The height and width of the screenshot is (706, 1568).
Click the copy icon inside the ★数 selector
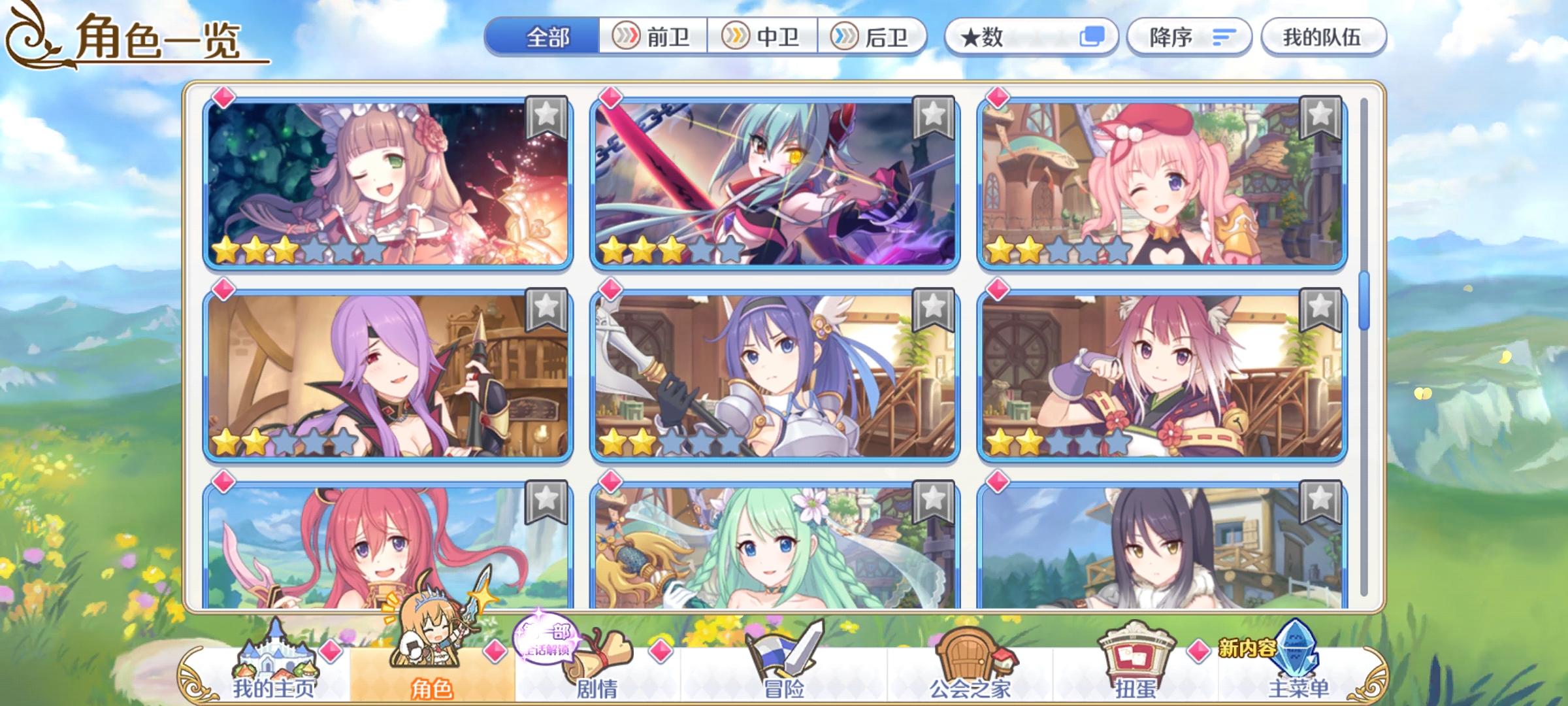1090,37
